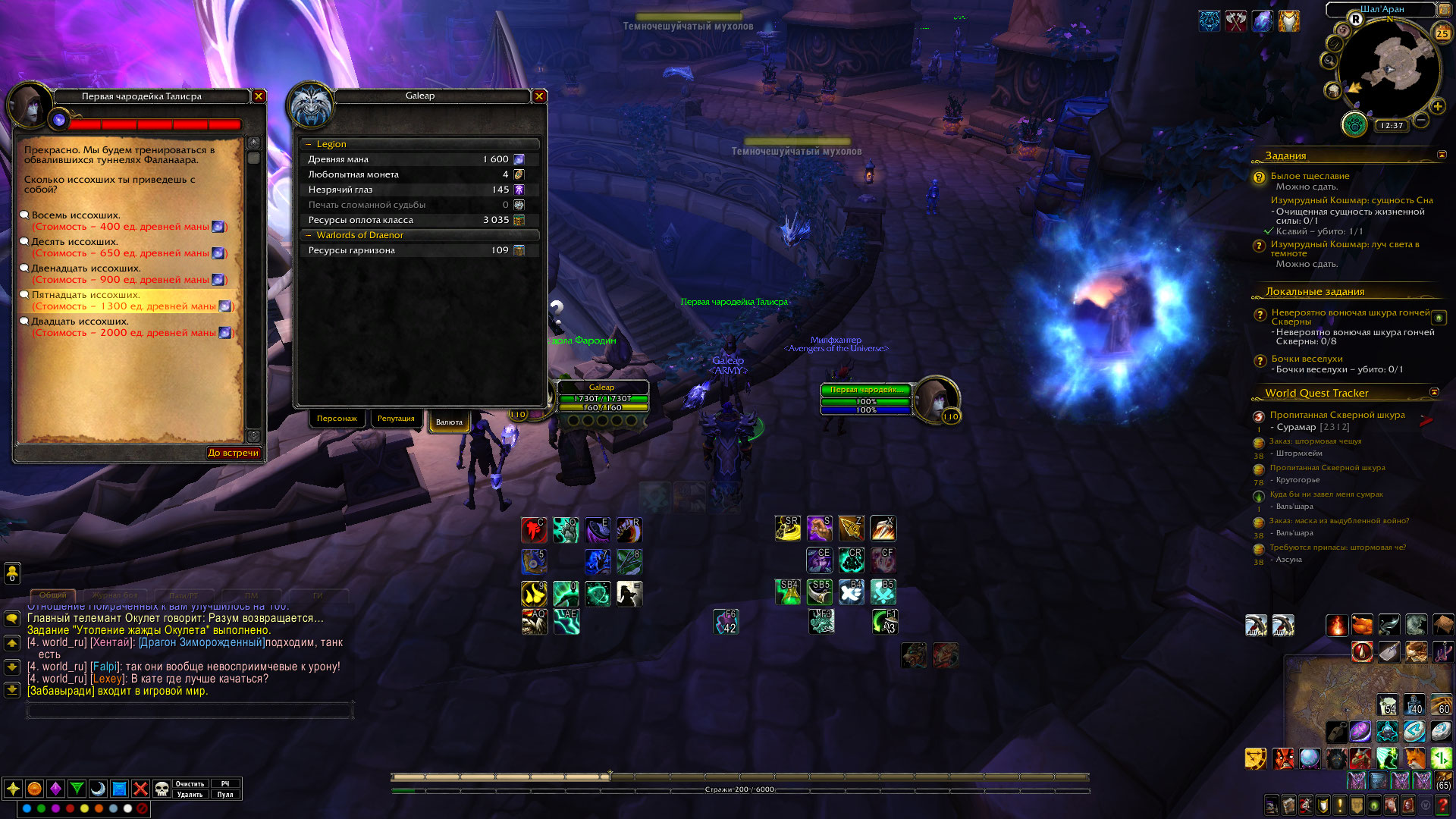
Task: Pick fifteen withered (Пятнадцать иссохших)
Action: (86, 295)
